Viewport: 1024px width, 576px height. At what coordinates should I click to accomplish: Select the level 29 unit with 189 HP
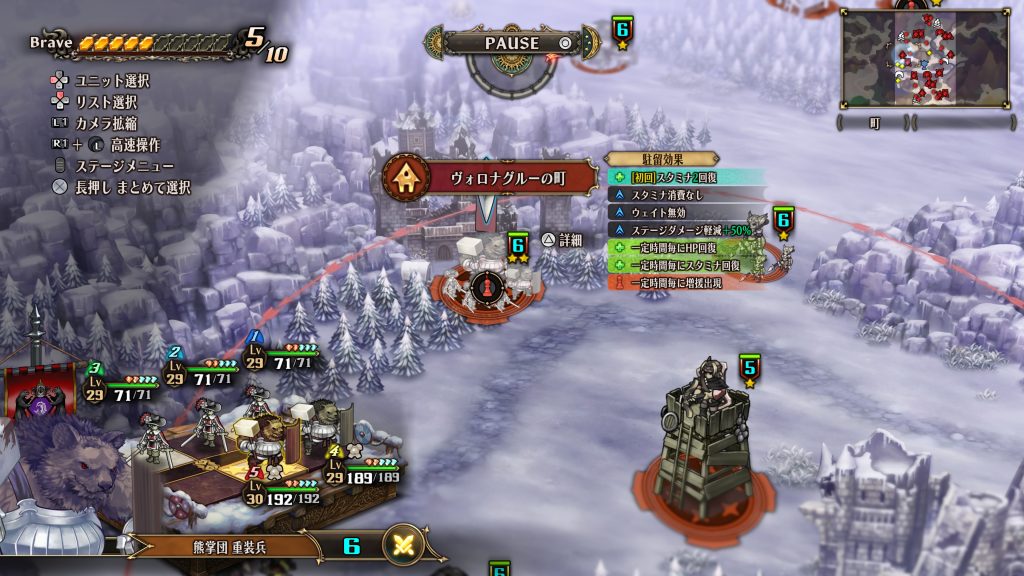pos(365,472)
